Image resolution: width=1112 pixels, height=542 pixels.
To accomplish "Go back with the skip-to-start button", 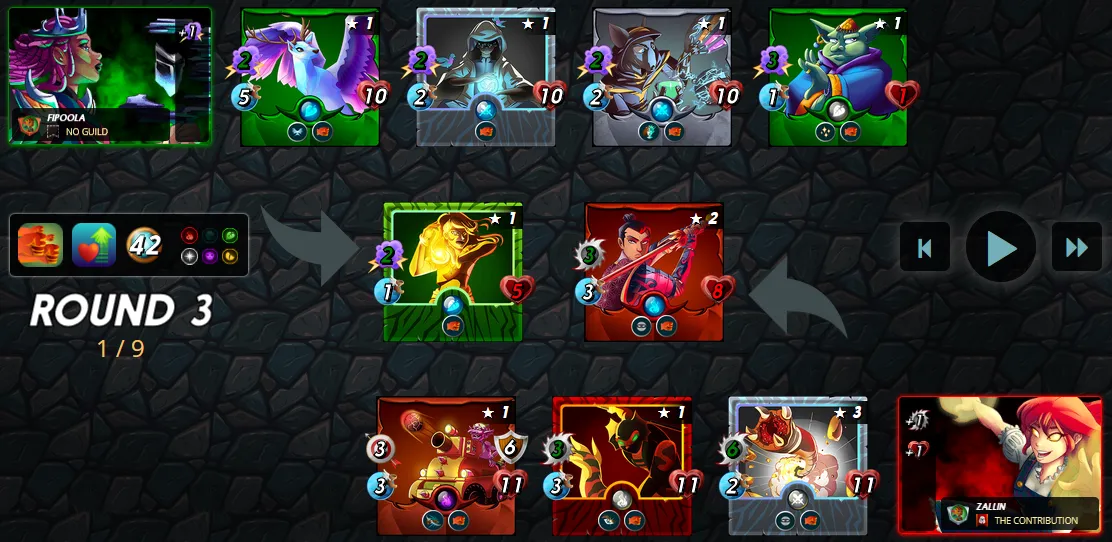I will [x=925, y=247].
